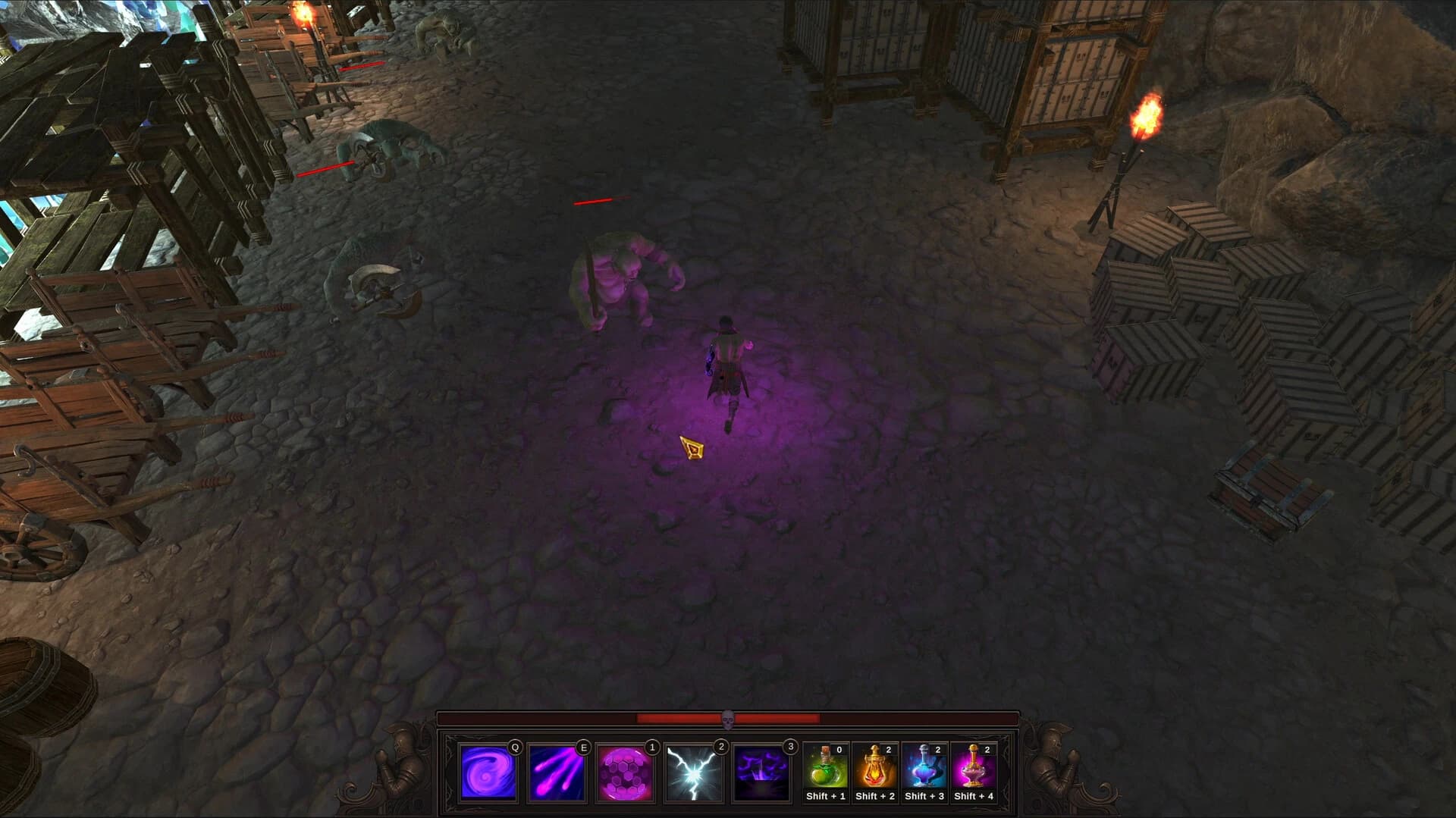Use the white lightning burst ability
1456x818 pixels.
click(693, 772)
